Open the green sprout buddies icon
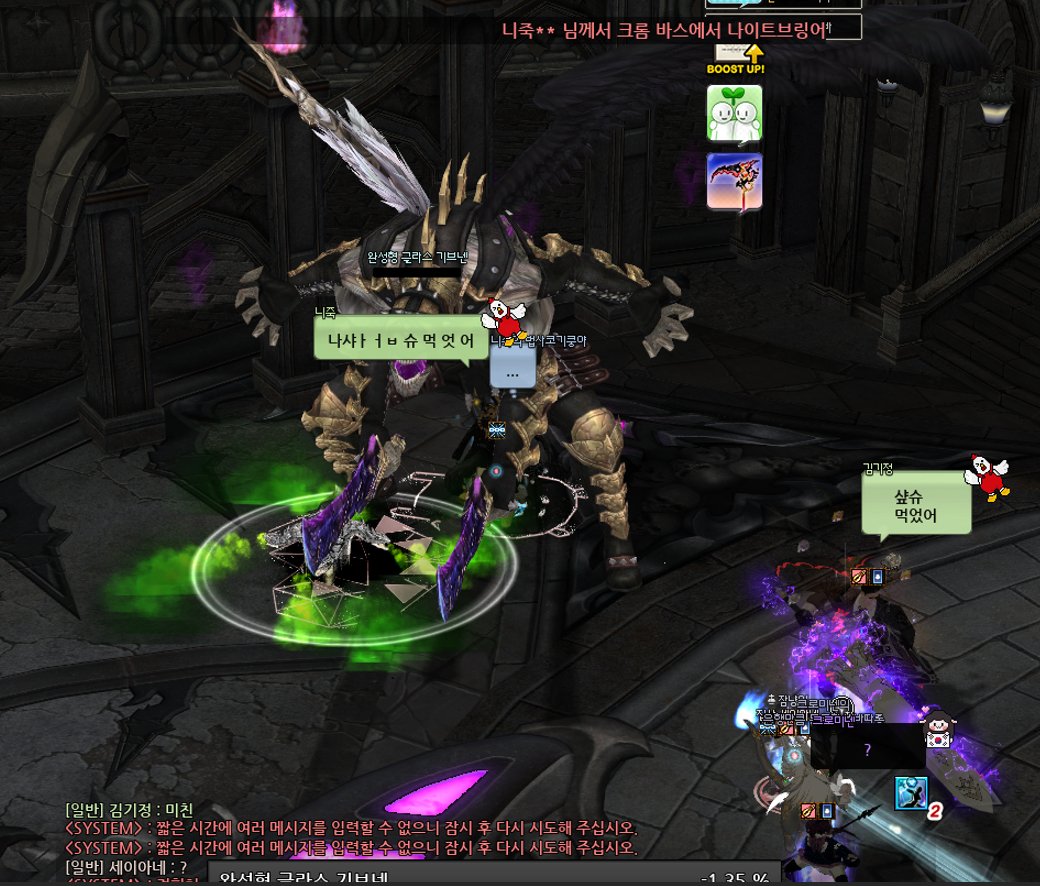This screenshot has width=1040, height=886. pos(735,113)
